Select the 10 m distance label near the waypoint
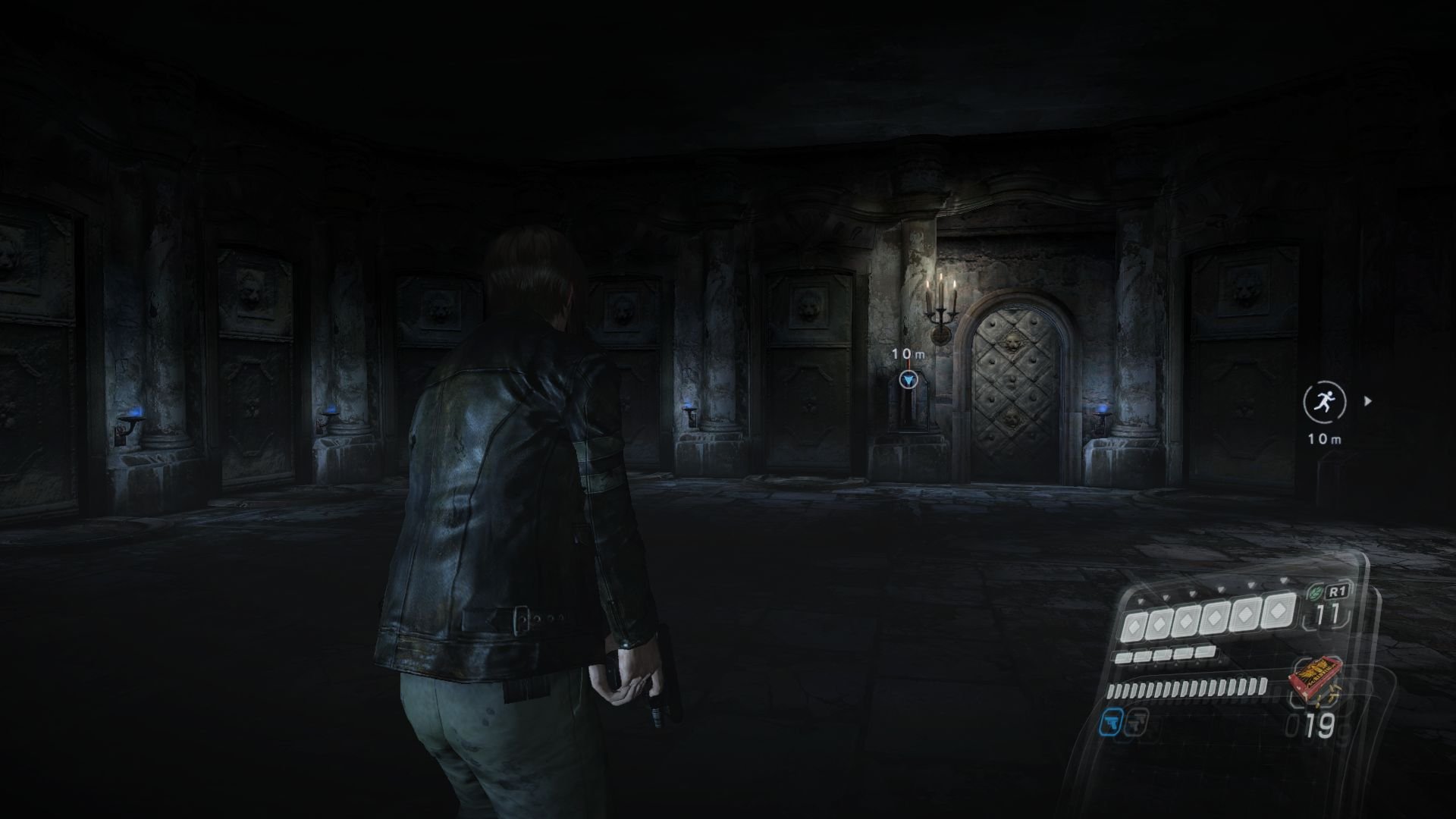Viewport: 1456px width, 819px height. pos(906,354)
